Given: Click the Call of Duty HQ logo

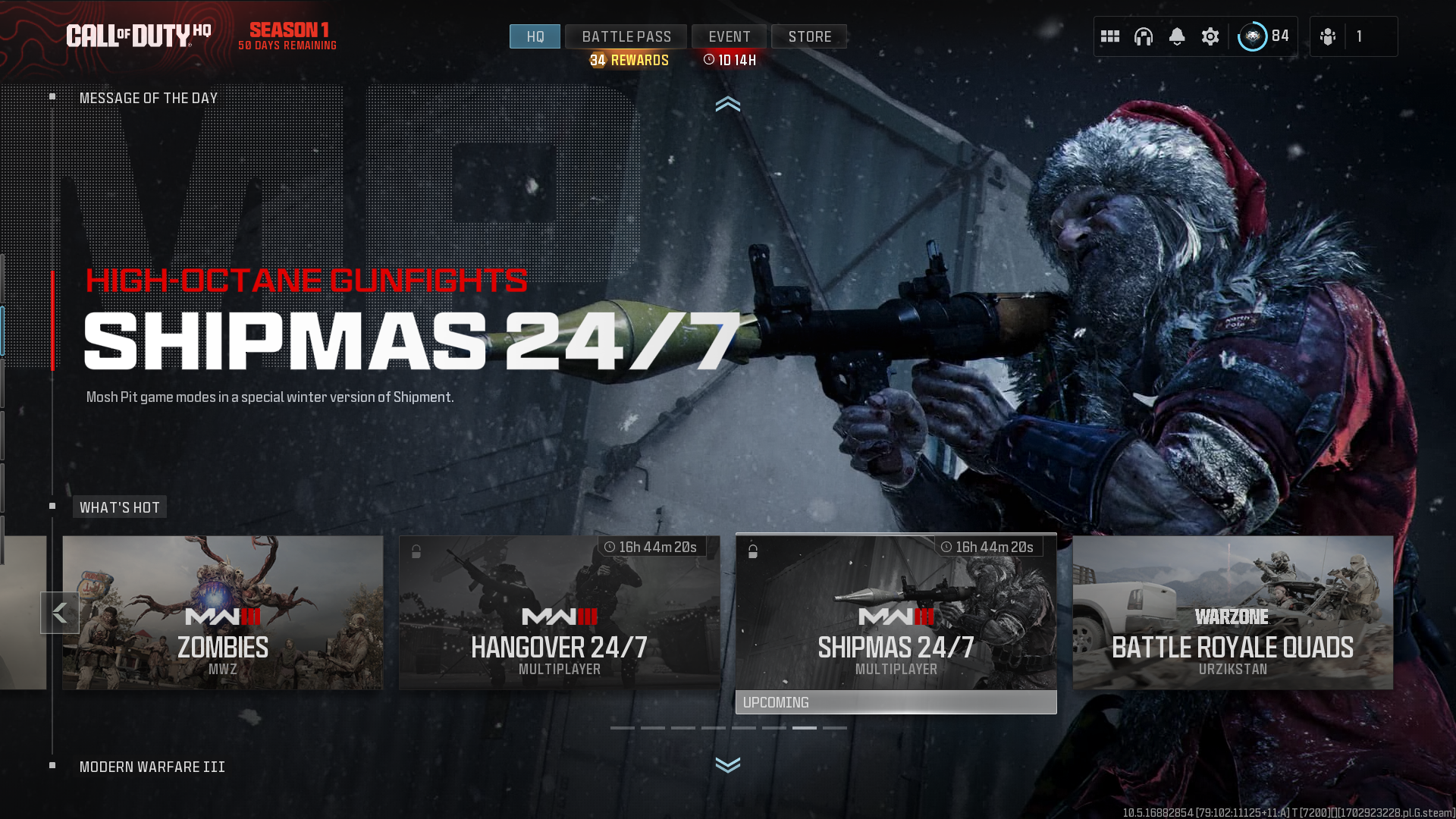Looking at the screenshot, I should 140,33.
